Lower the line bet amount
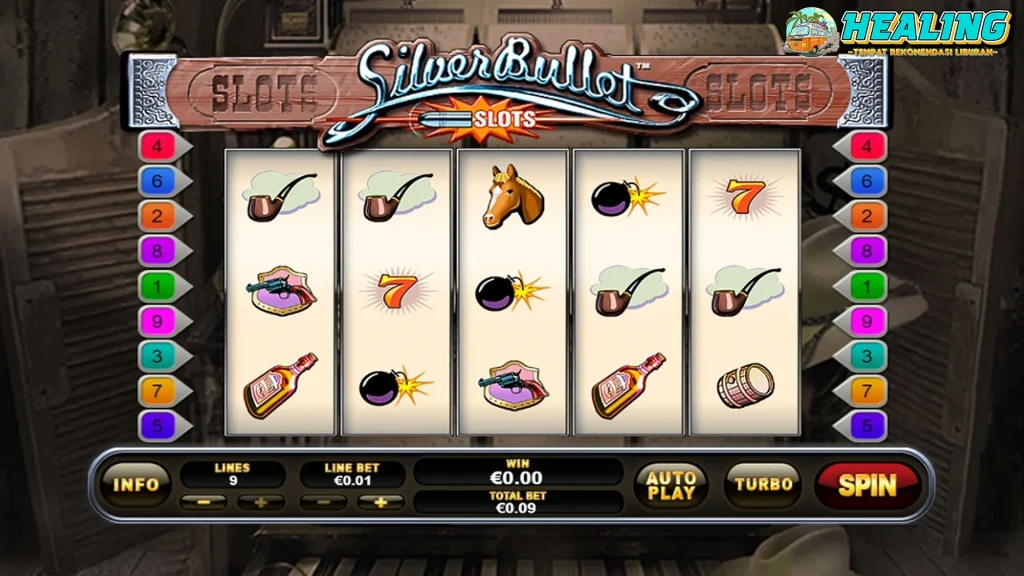 click(x=323, y=502)
